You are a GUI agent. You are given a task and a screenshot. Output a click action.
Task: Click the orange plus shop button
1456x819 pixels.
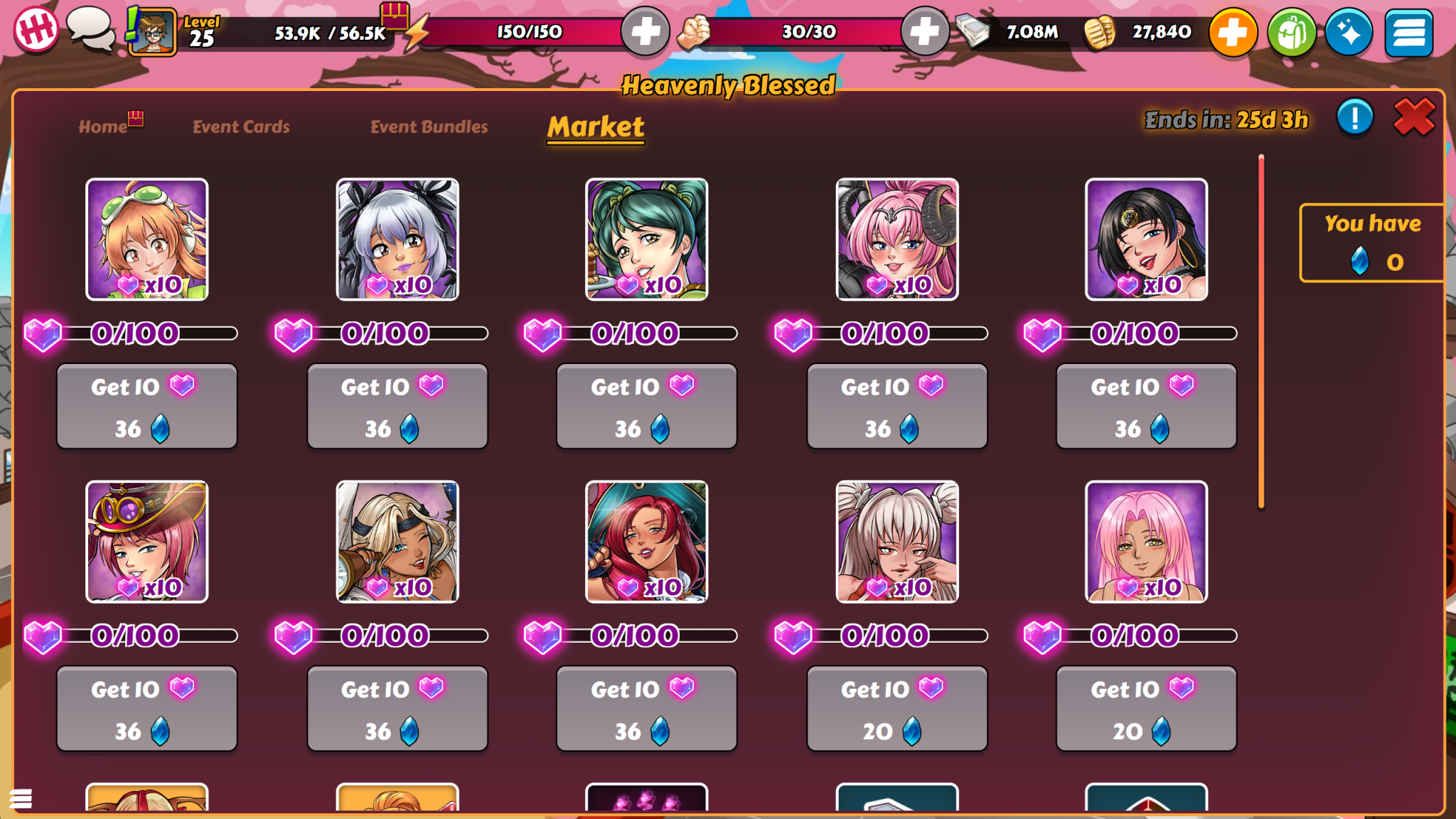click(1234, 30)
